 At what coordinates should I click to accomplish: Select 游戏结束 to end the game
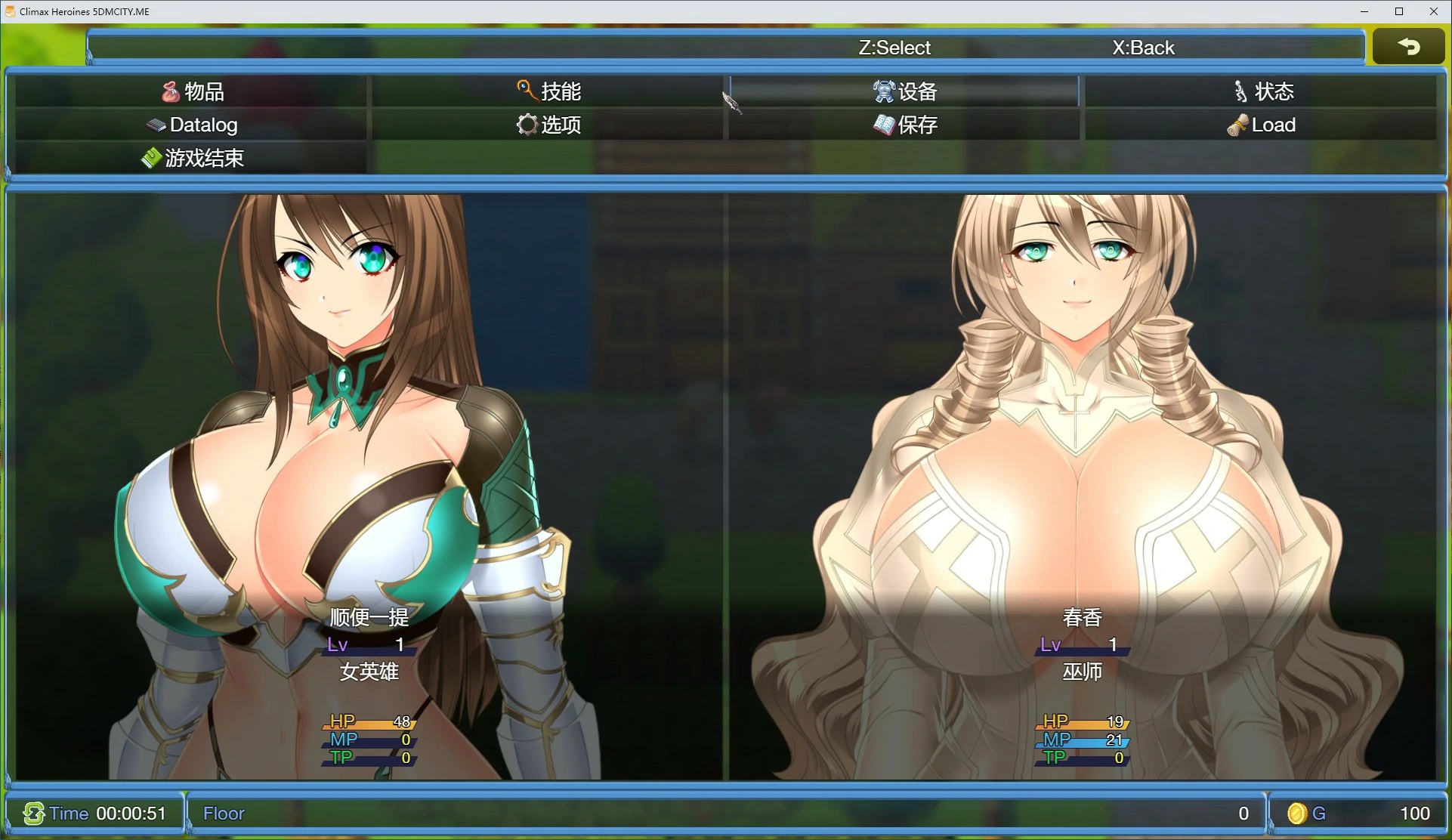click(x=192, y=158)
